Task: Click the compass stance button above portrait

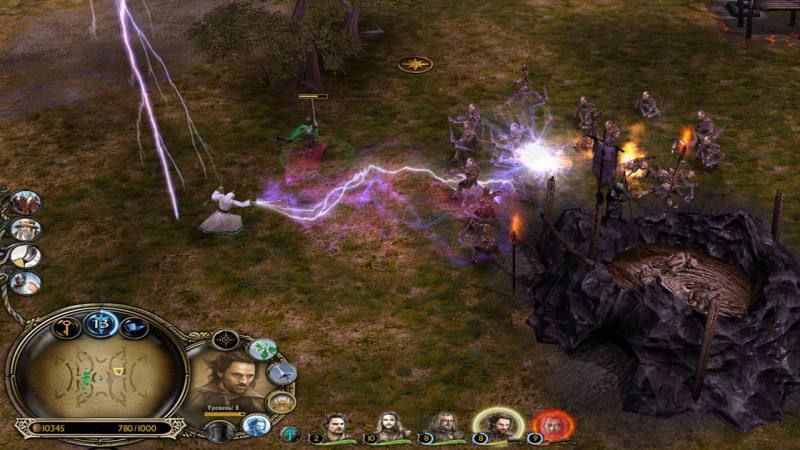Action: [226, 340]
